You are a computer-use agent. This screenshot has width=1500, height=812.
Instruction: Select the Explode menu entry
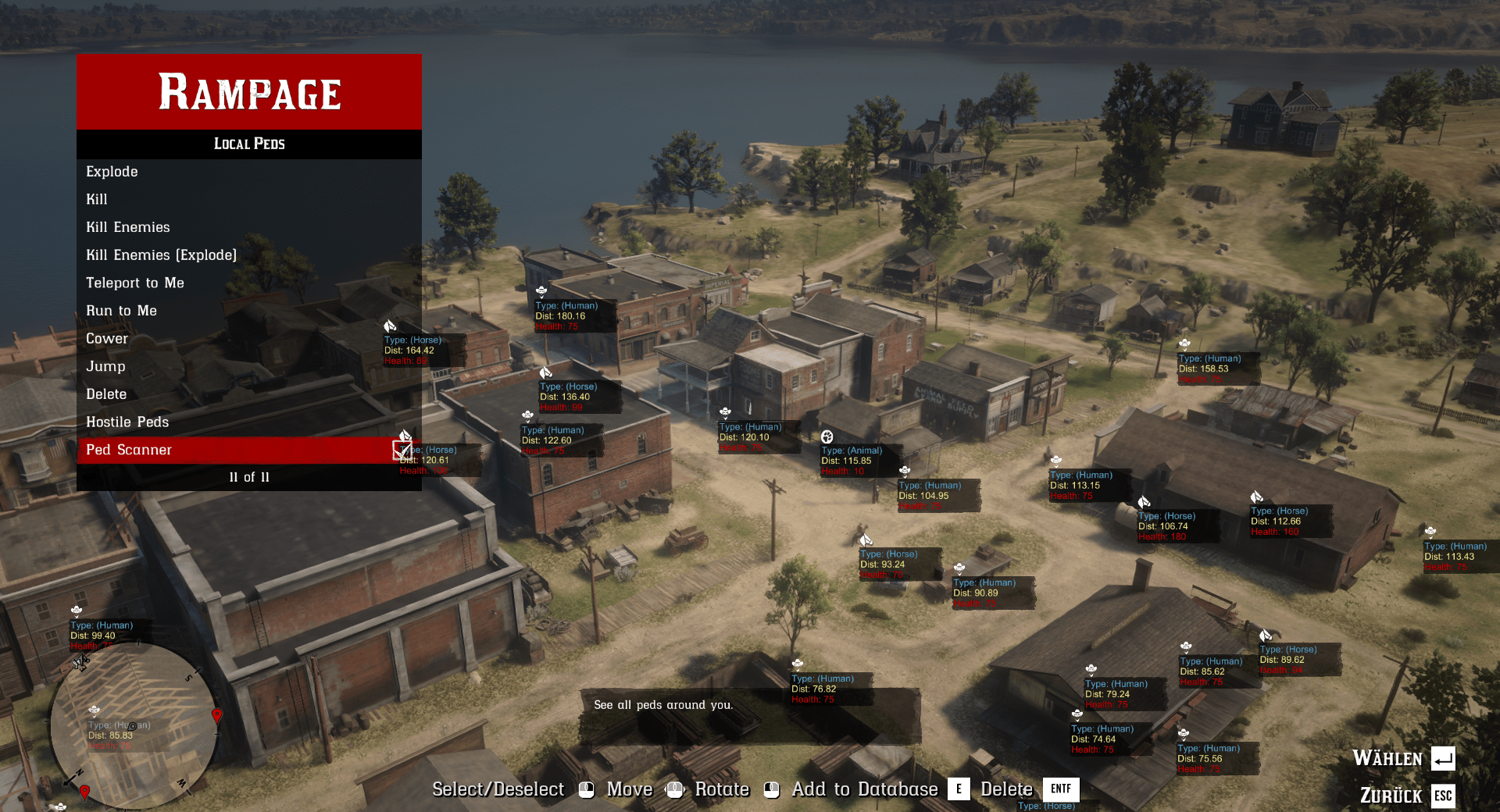(x=112, y=172)
